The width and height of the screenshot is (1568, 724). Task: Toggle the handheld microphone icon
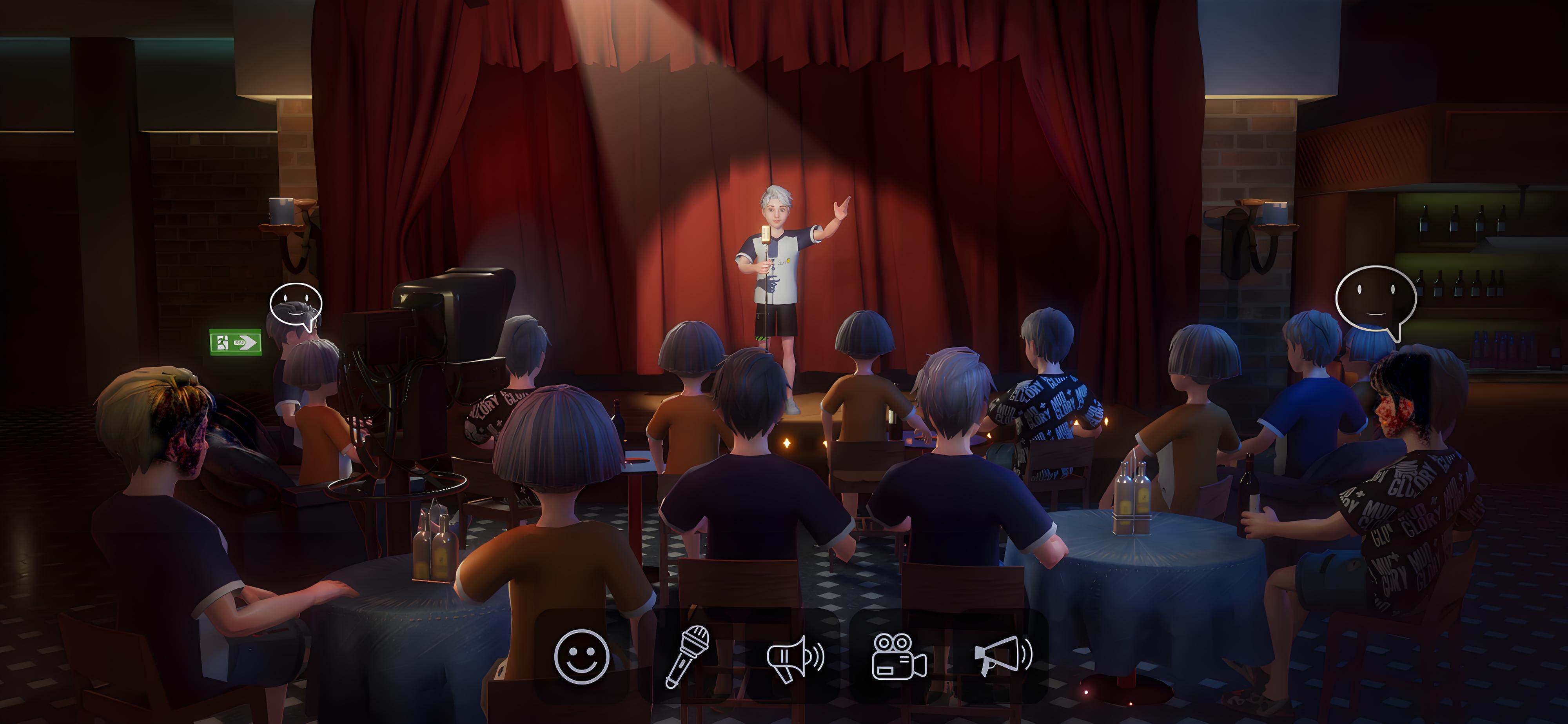click(x=687, y=657)
